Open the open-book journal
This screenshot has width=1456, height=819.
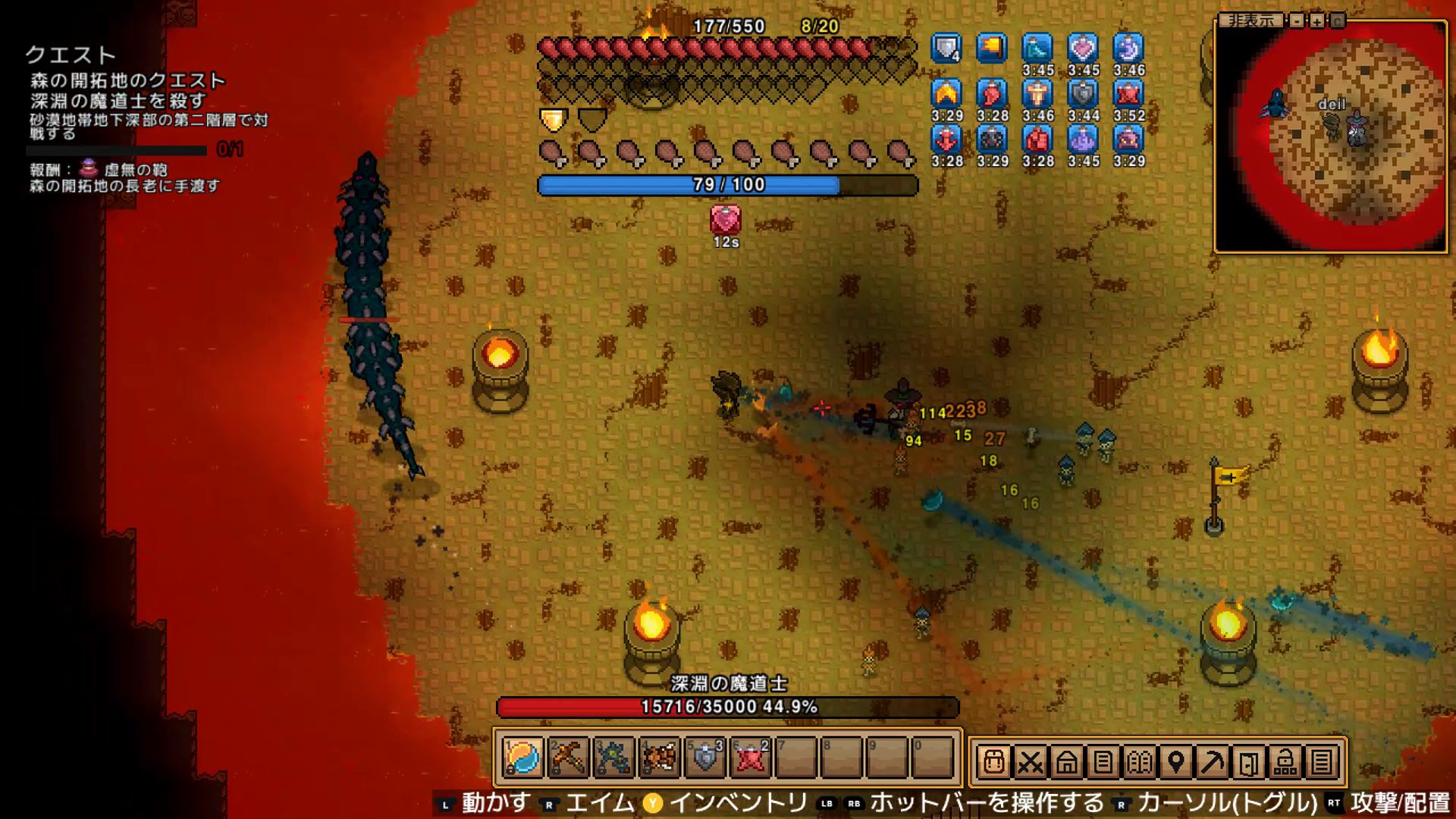[x=1139, y=761]
